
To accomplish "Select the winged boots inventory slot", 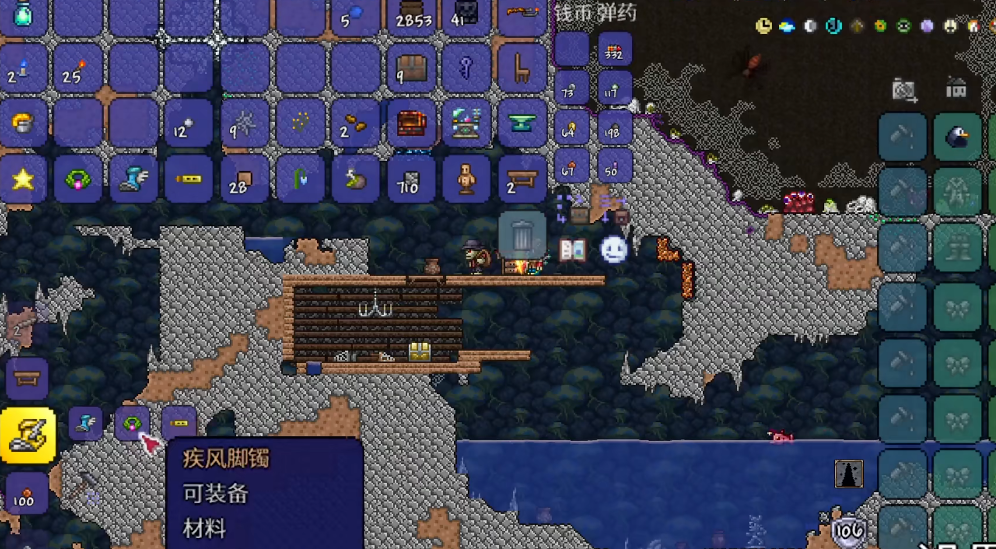I will [133, 180].
